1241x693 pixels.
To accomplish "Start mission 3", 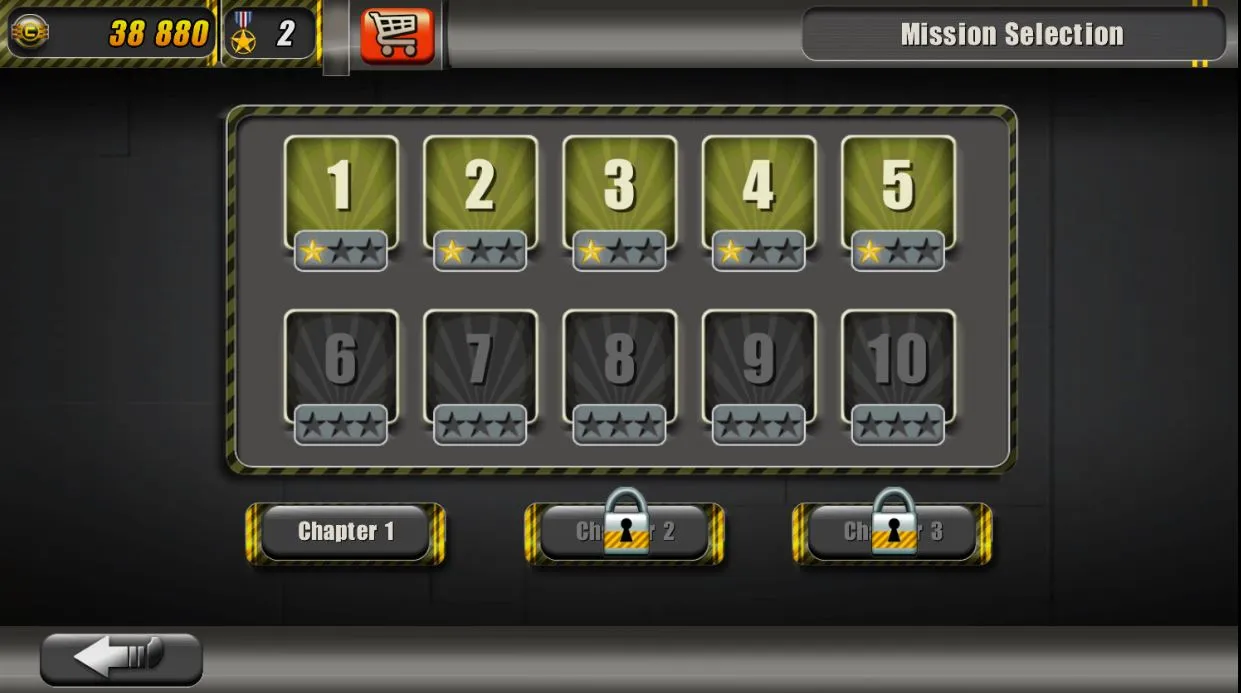I will (x=619, y=193).
